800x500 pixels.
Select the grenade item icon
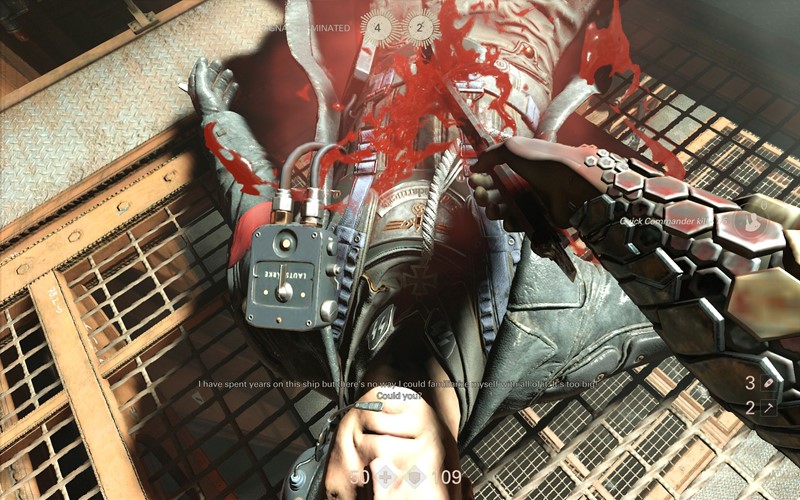[x=767, y=382]
